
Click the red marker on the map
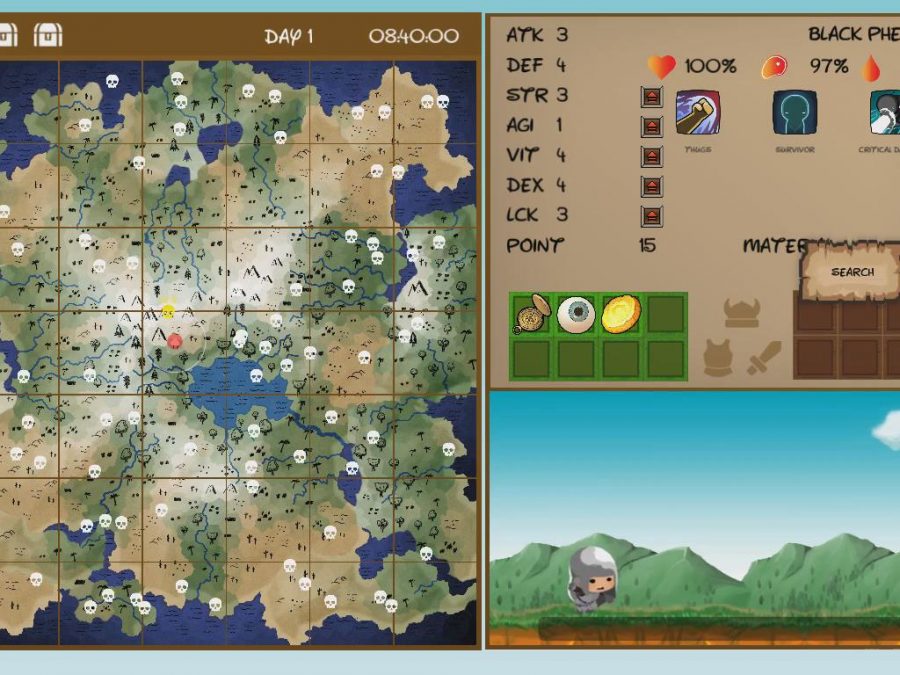click(174, 341)
